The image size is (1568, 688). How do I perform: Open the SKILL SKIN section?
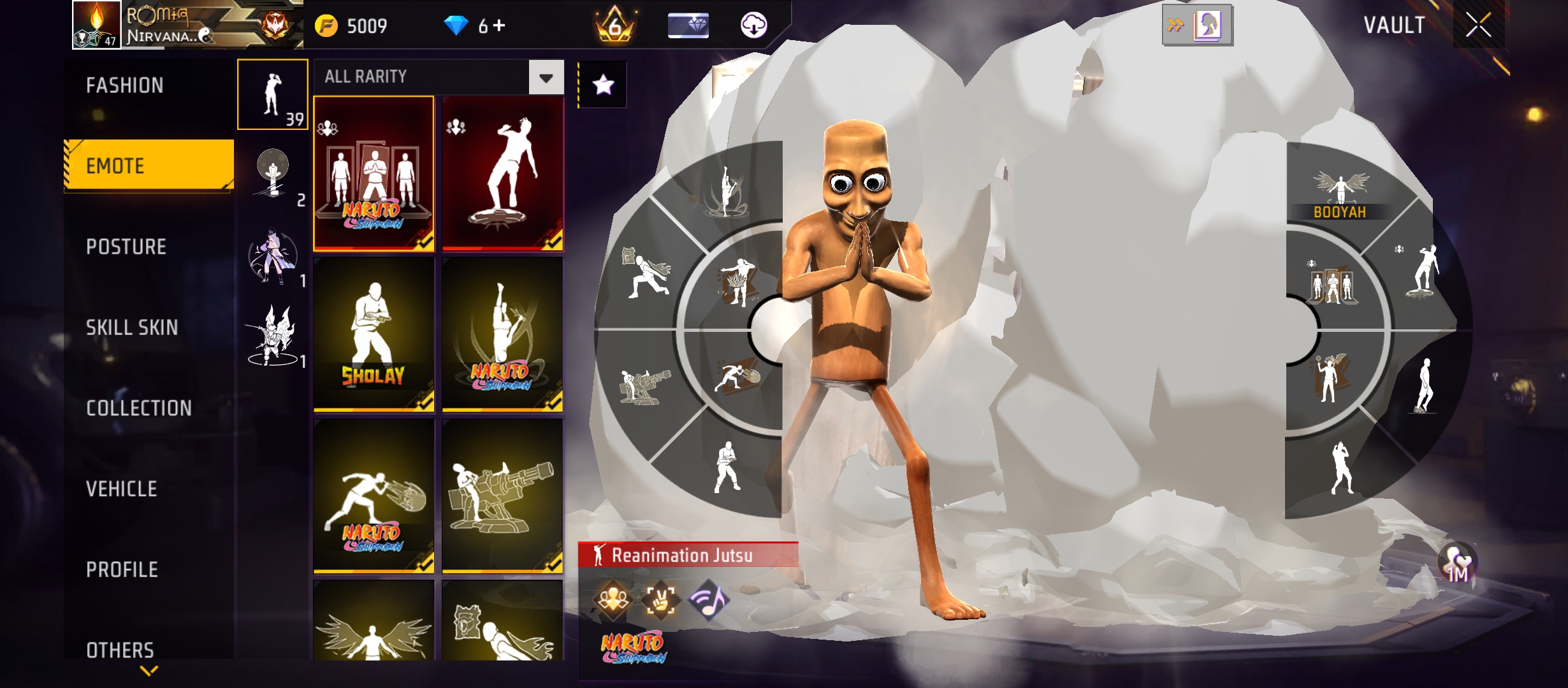tap(131, 328)
